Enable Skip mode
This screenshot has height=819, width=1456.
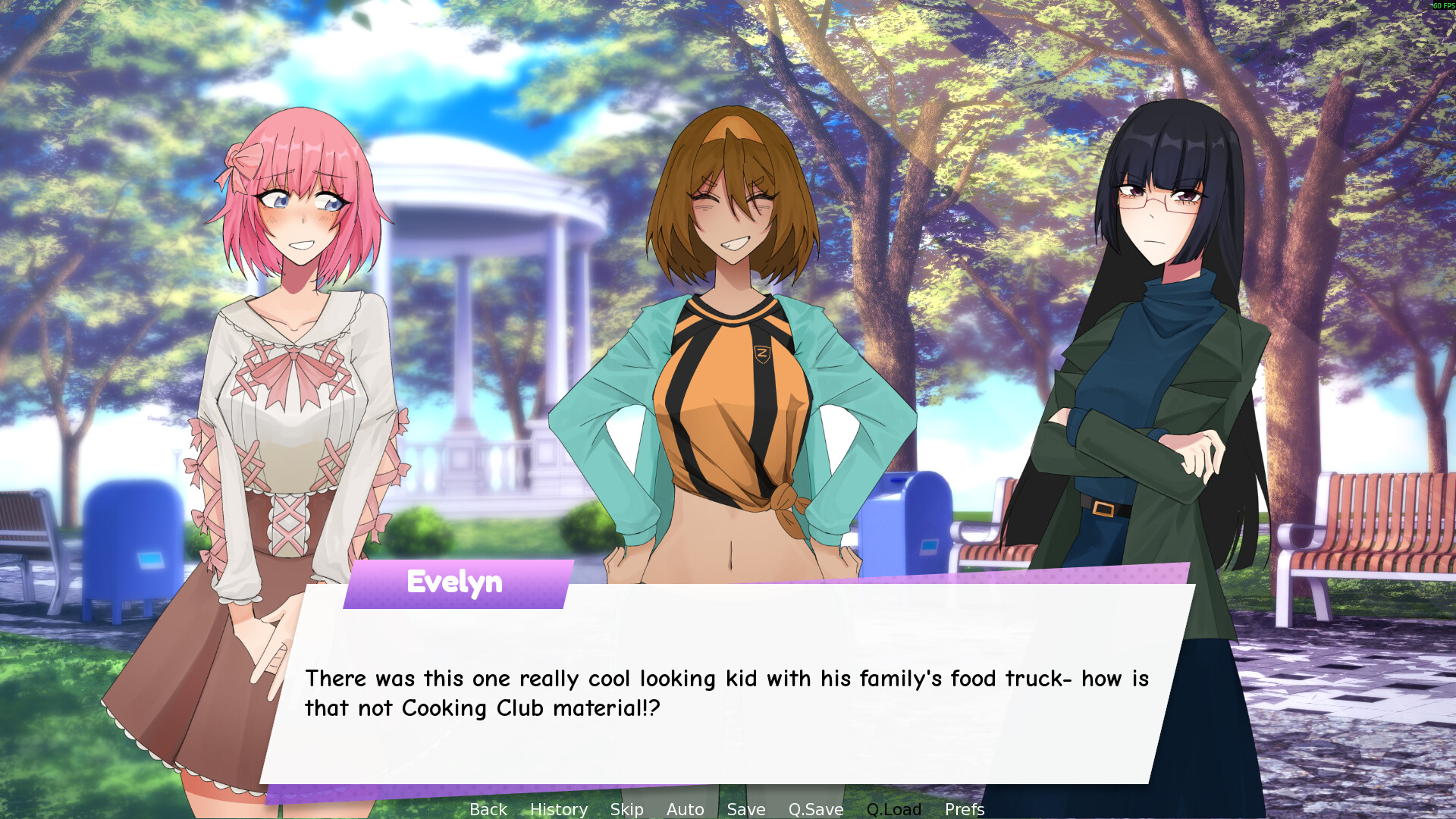pyautogui.click(x=626, y=809)
